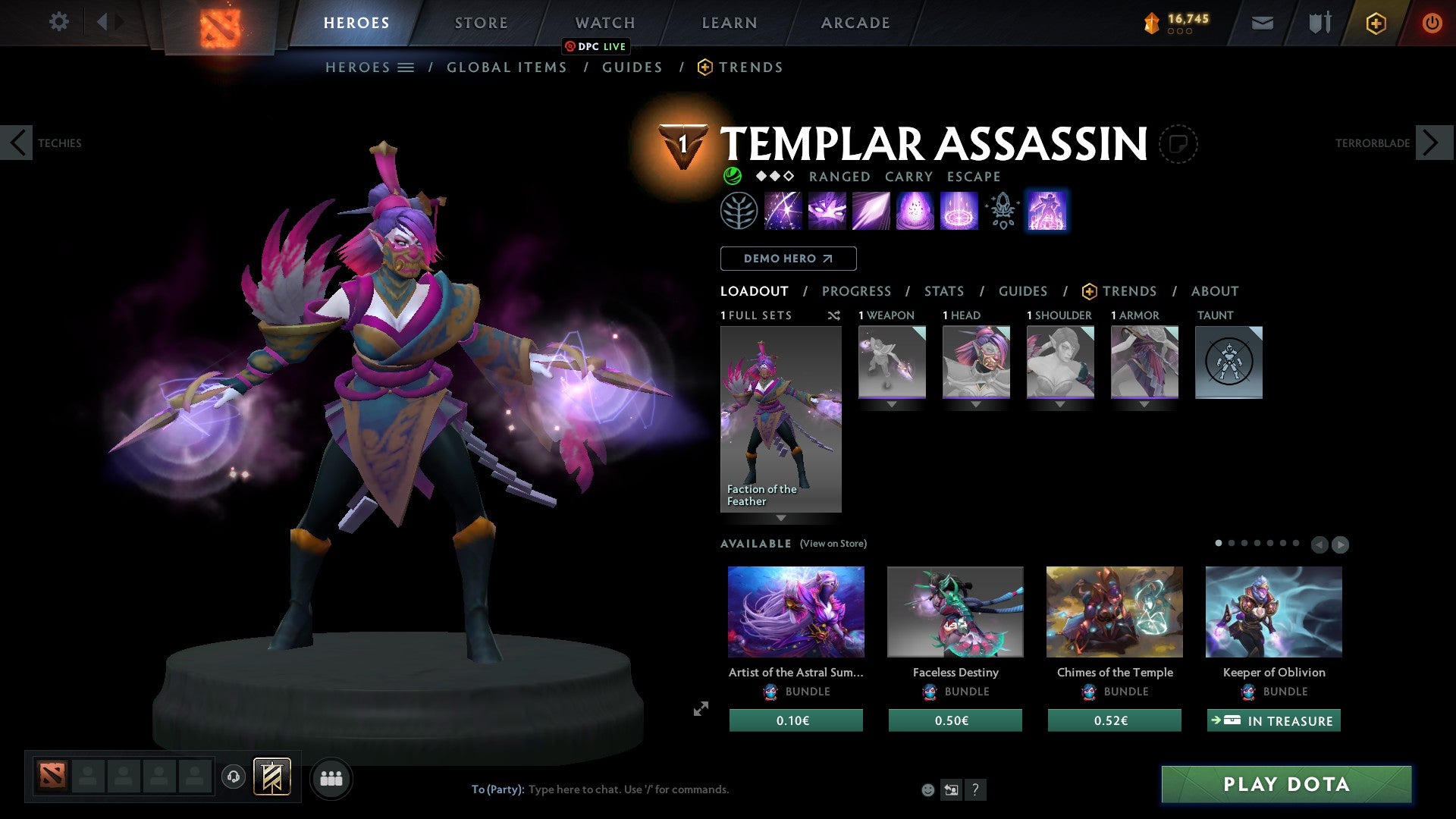Switch to the STATS tab
1456x819 pixels.
(x=943, y=290)
